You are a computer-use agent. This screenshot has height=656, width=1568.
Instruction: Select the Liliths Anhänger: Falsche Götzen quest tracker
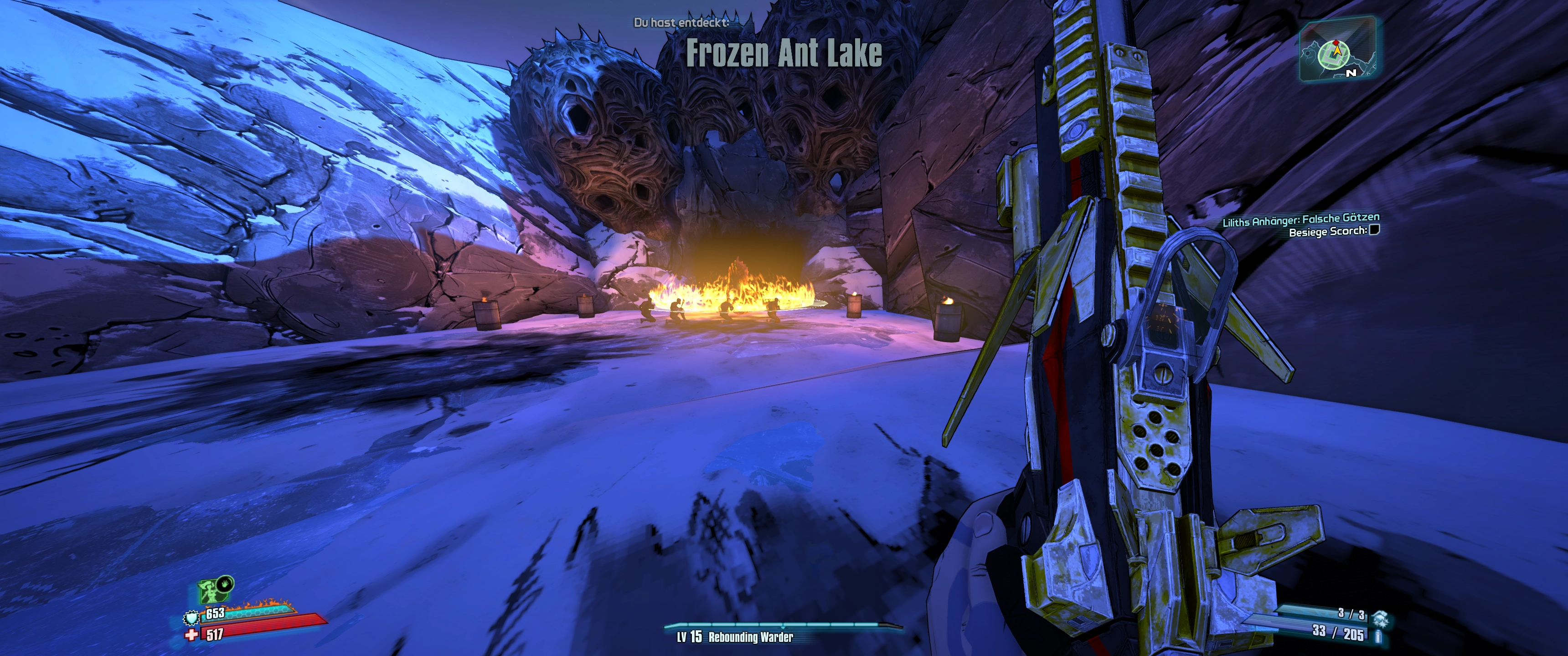[x=1301, y=220]
